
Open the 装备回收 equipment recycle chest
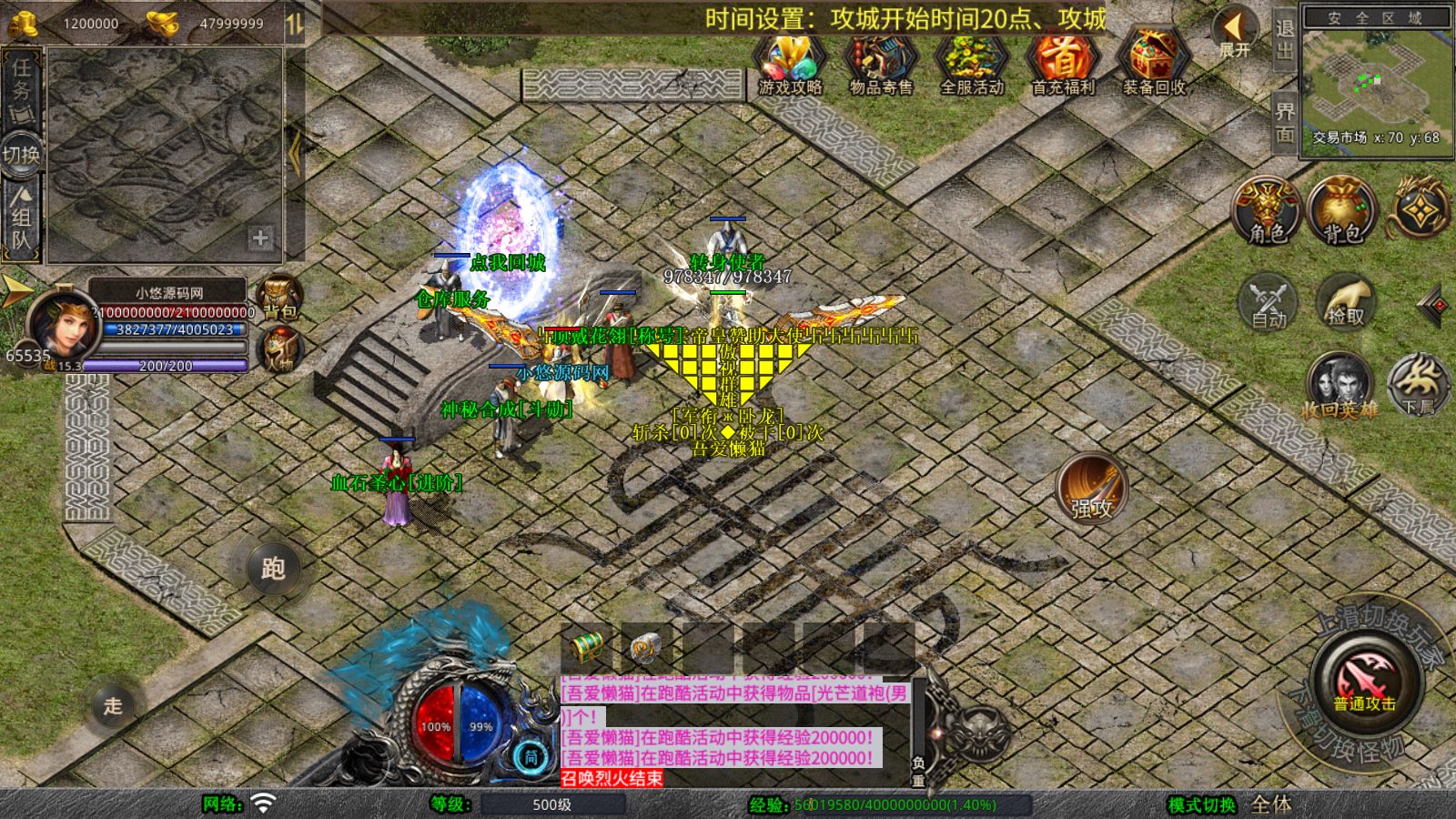pyautogui.click(x=1153, y=62)
